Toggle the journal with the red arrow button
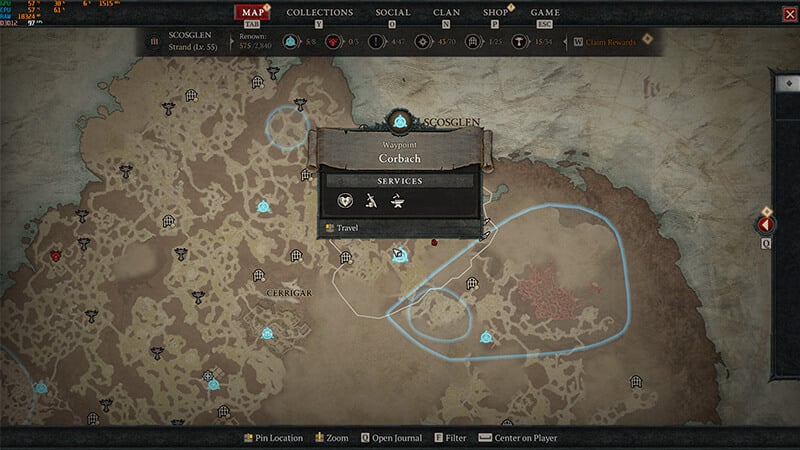The height and width of the screenshot is (450, 800). tap(767, 226)
